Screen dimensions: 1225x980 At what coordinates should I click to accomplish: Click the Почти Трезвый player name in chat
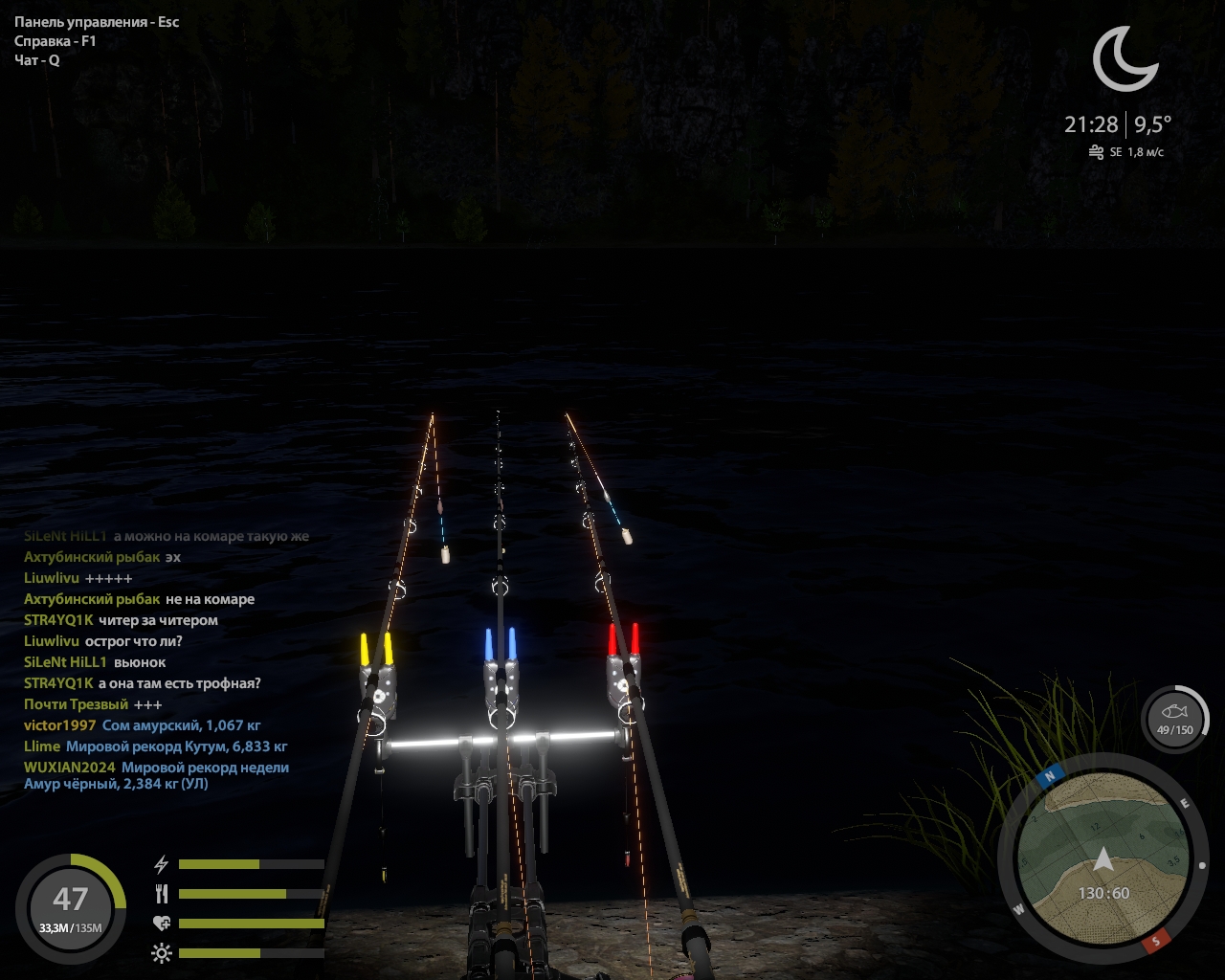(x=76, y=704)
